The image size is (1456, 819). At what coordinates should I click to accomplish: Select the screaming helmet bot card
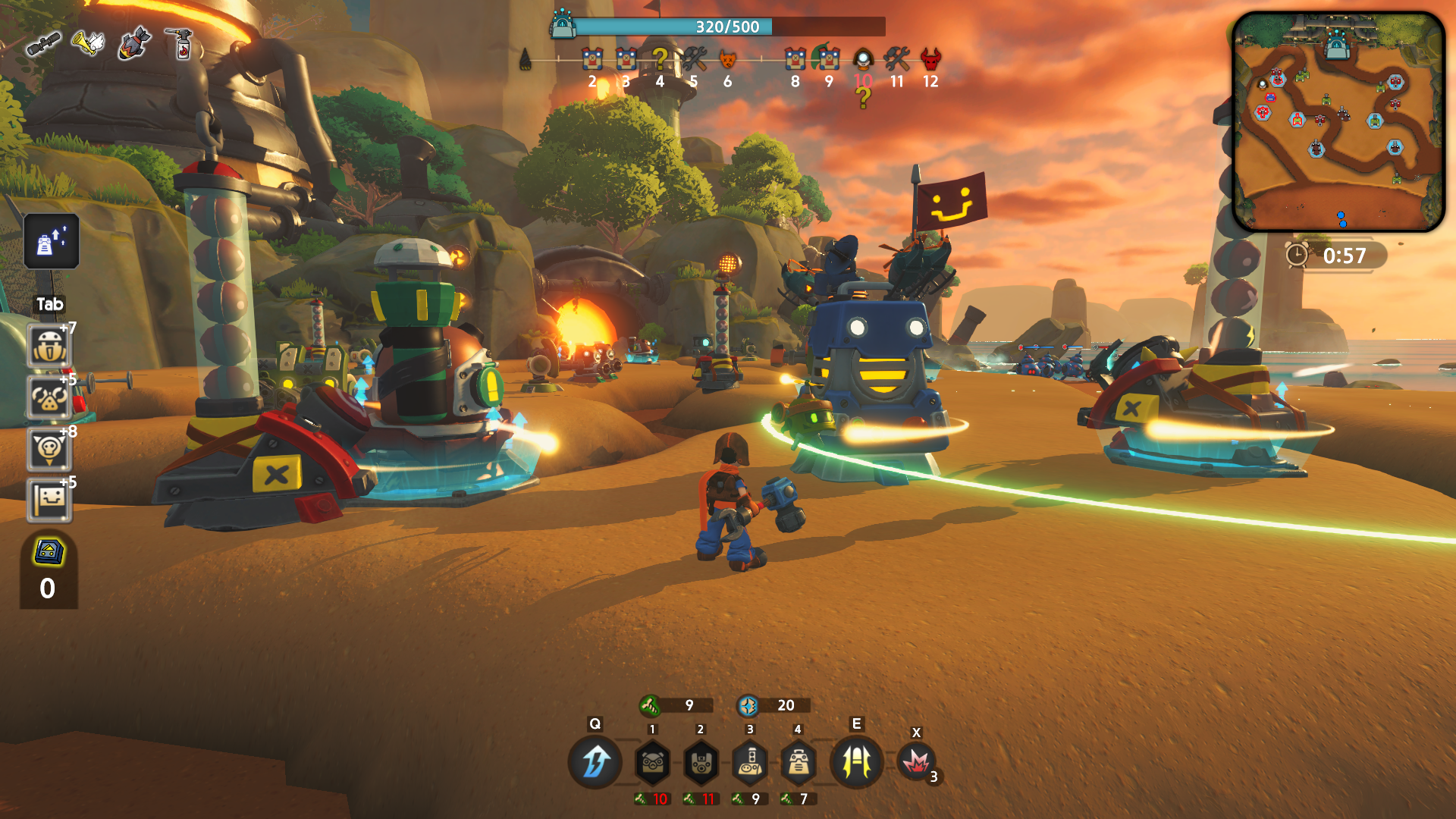pyautogui.click(x=49, y=347)
